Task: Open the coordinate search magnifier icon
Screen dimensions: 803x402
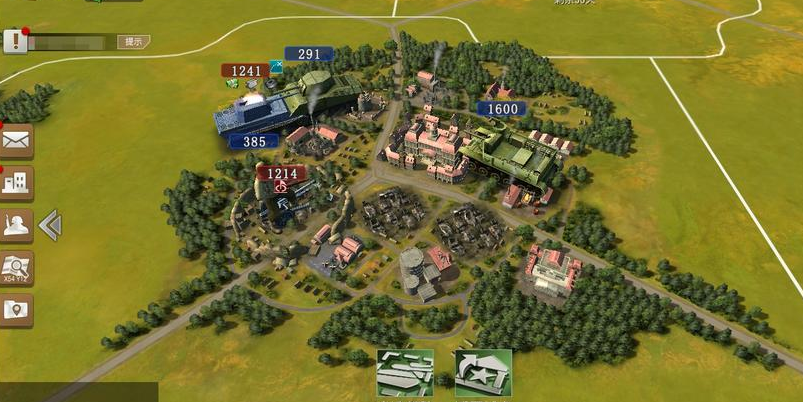Action: pyautogui.click(x=17, y=268)
